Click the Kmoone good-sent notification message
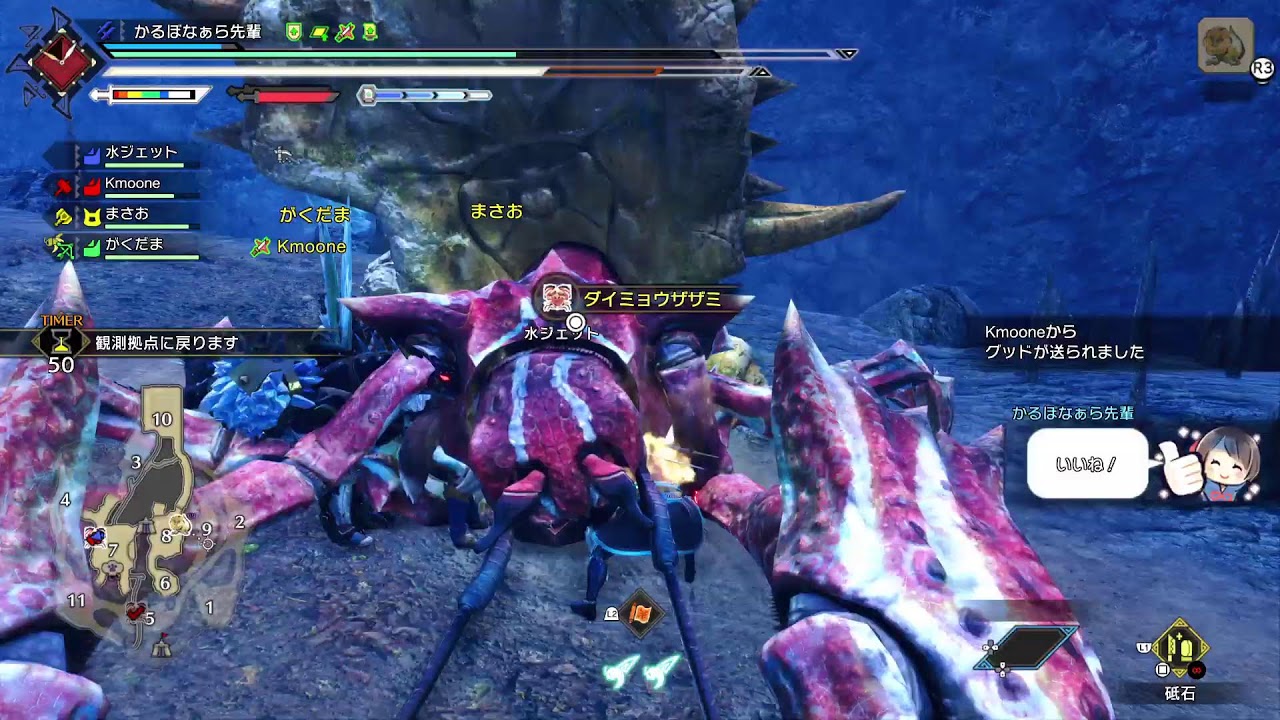The width and height of the screenshot is (1280, 720). click(x=1064, y=342)
